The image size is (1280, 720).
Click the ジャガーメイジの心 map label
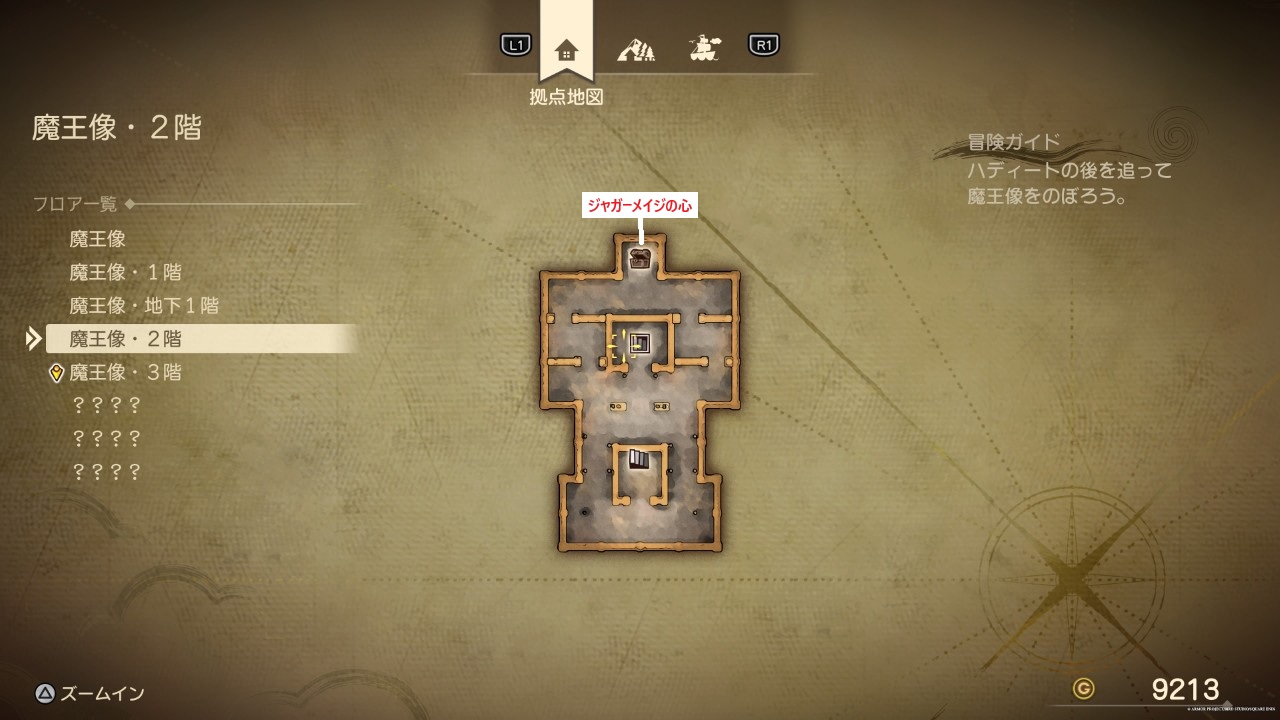tap(639, 205)
